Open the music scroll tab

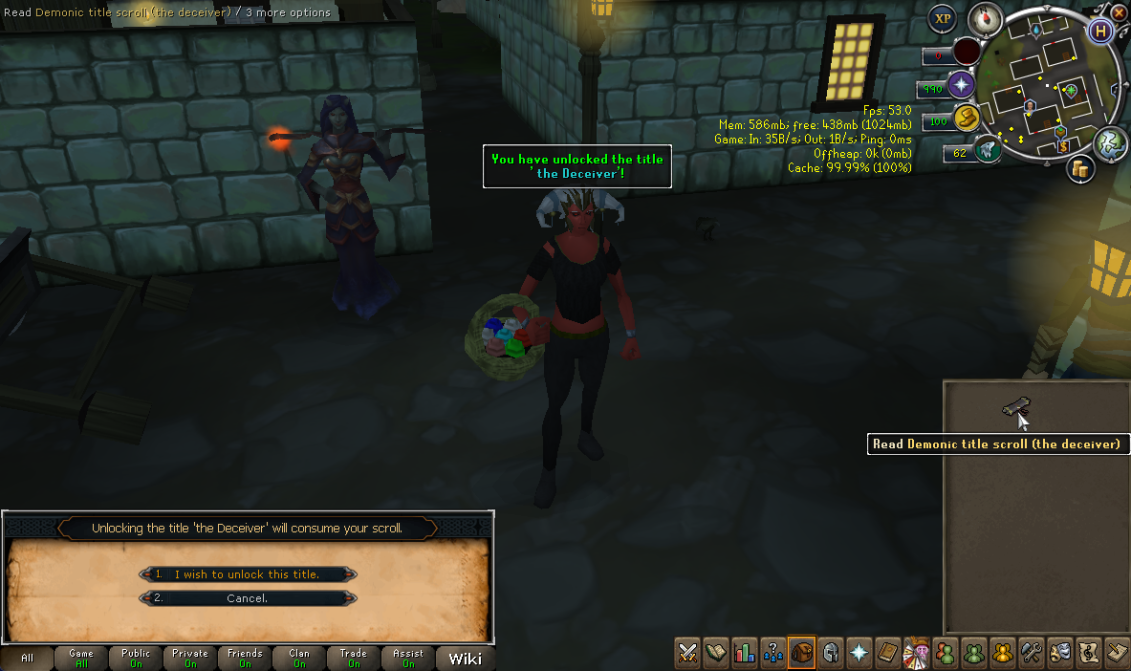pos(1089,653)
